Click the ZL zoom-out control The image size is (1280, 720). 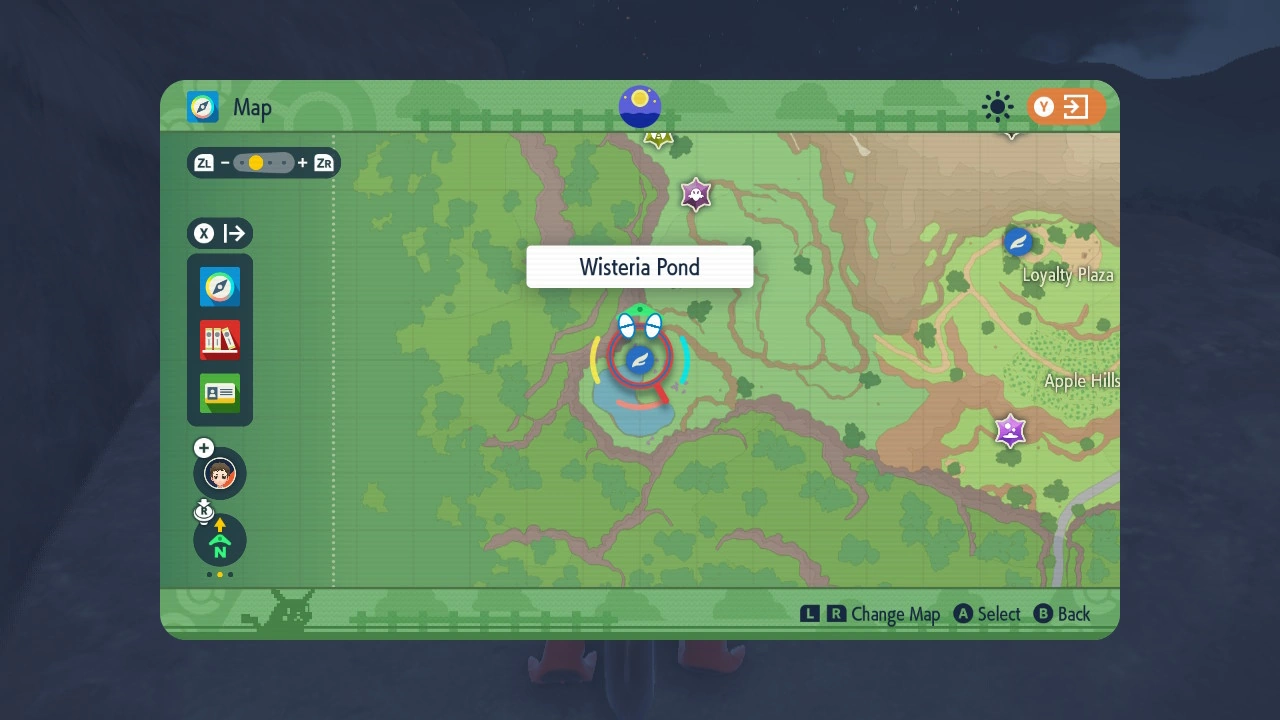(x=203, y=162)
